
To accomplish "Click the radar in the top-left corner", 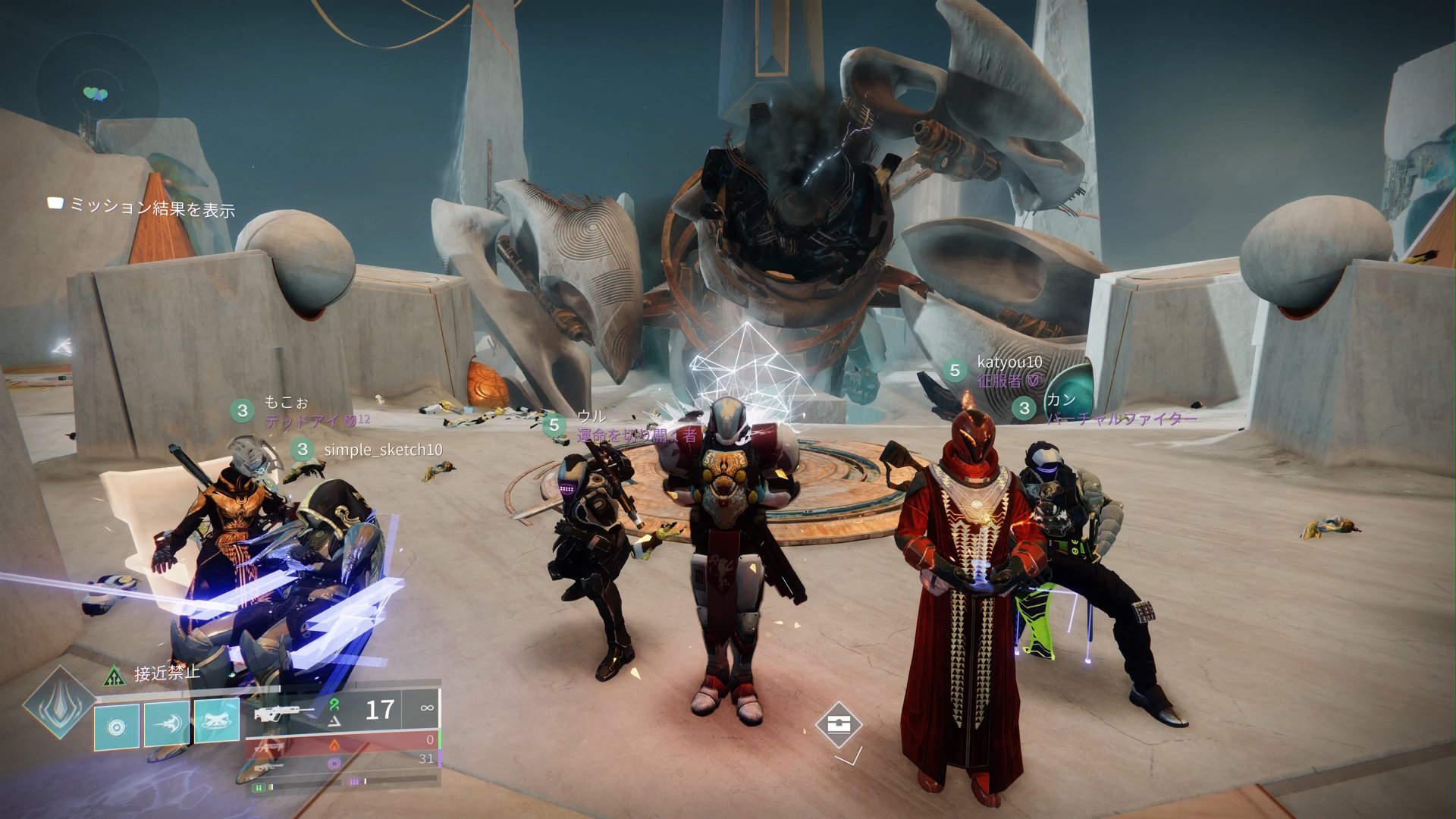I will click(x=96, y=93).
